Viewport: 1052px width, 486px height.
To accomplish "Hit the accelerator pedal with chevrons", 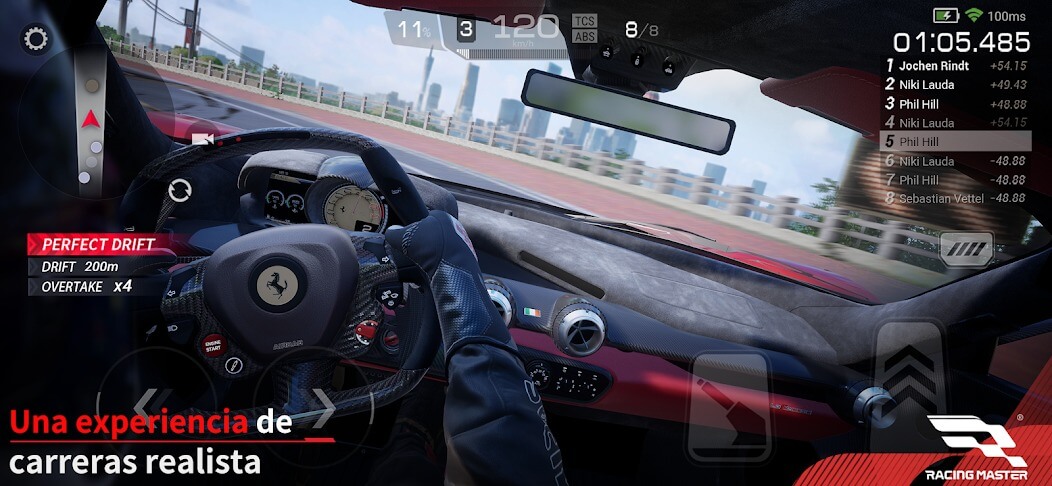I will coord(909,380).
